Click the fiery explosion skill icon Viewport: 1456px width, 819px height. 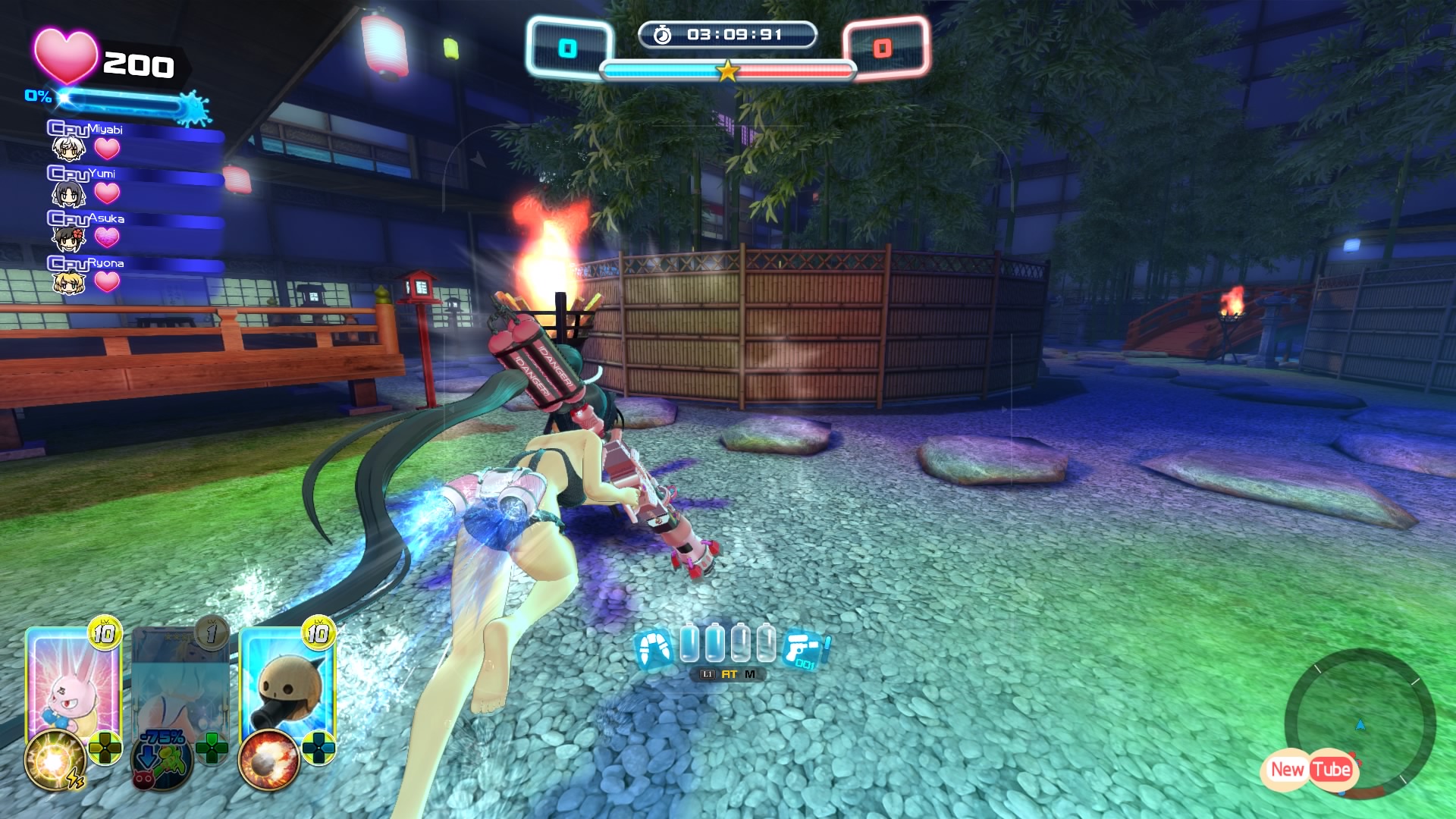click(x=268, y=761)
